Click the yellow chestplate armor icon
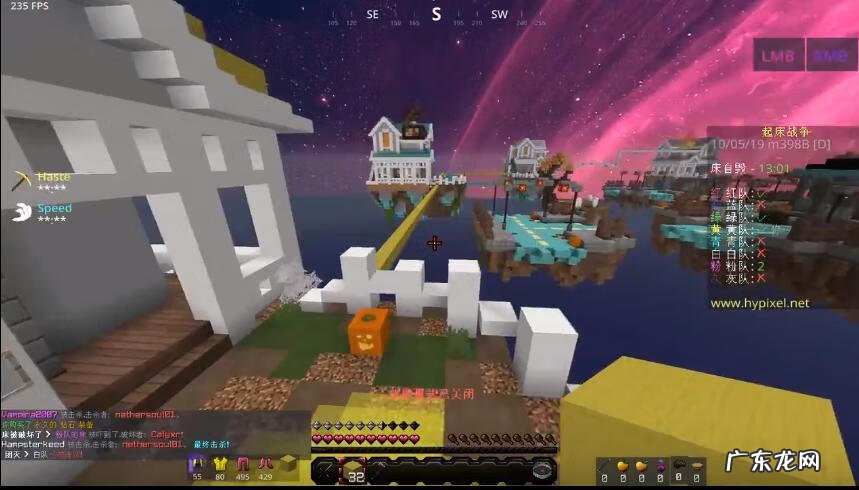Image resolution: width=859 pixels, height=490 pixels. click(220, 462)
